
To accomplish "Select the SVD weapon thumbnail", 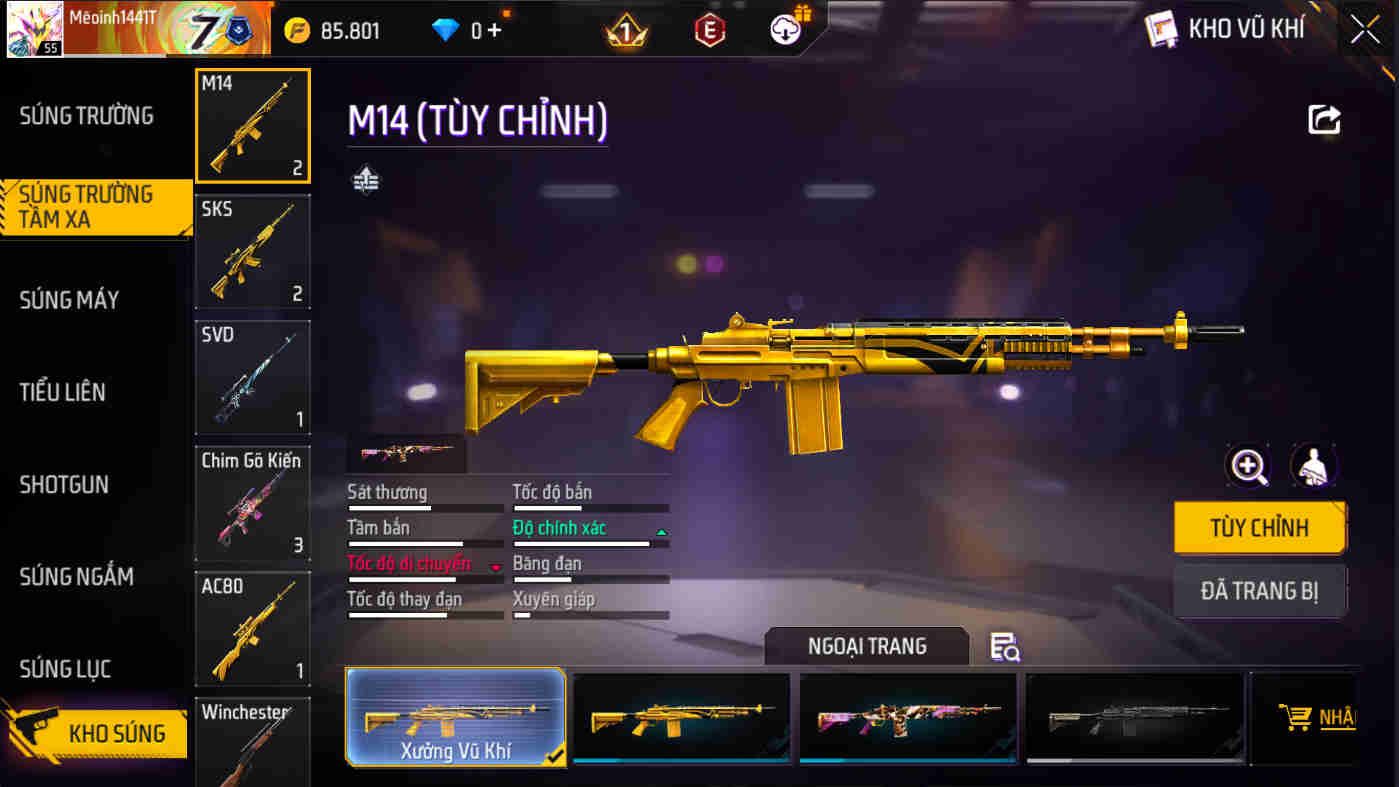I will tap(253, 377).
